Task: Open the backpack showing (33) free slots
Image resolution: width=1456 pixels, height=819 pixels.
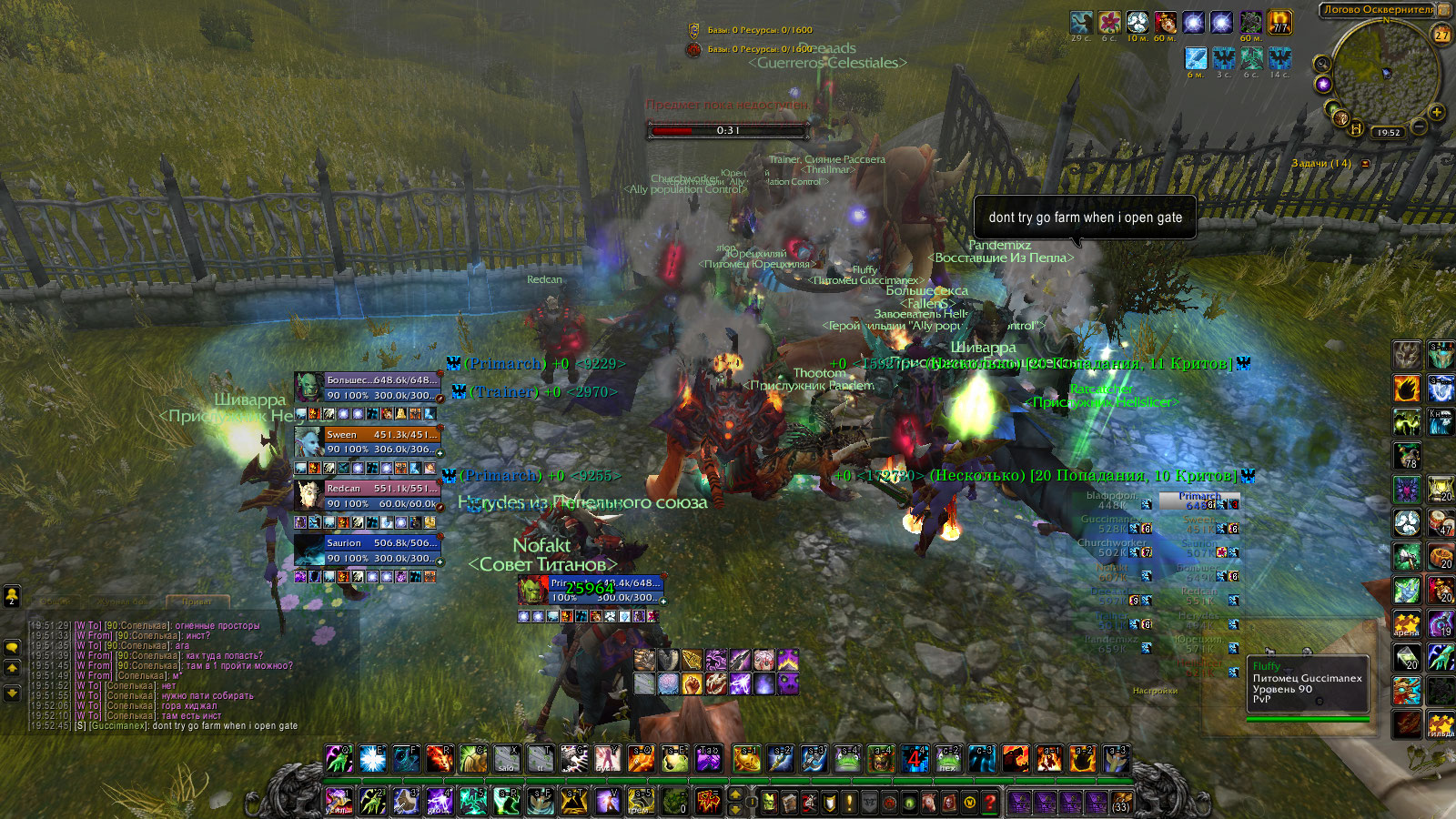Action: [1121, 803]
